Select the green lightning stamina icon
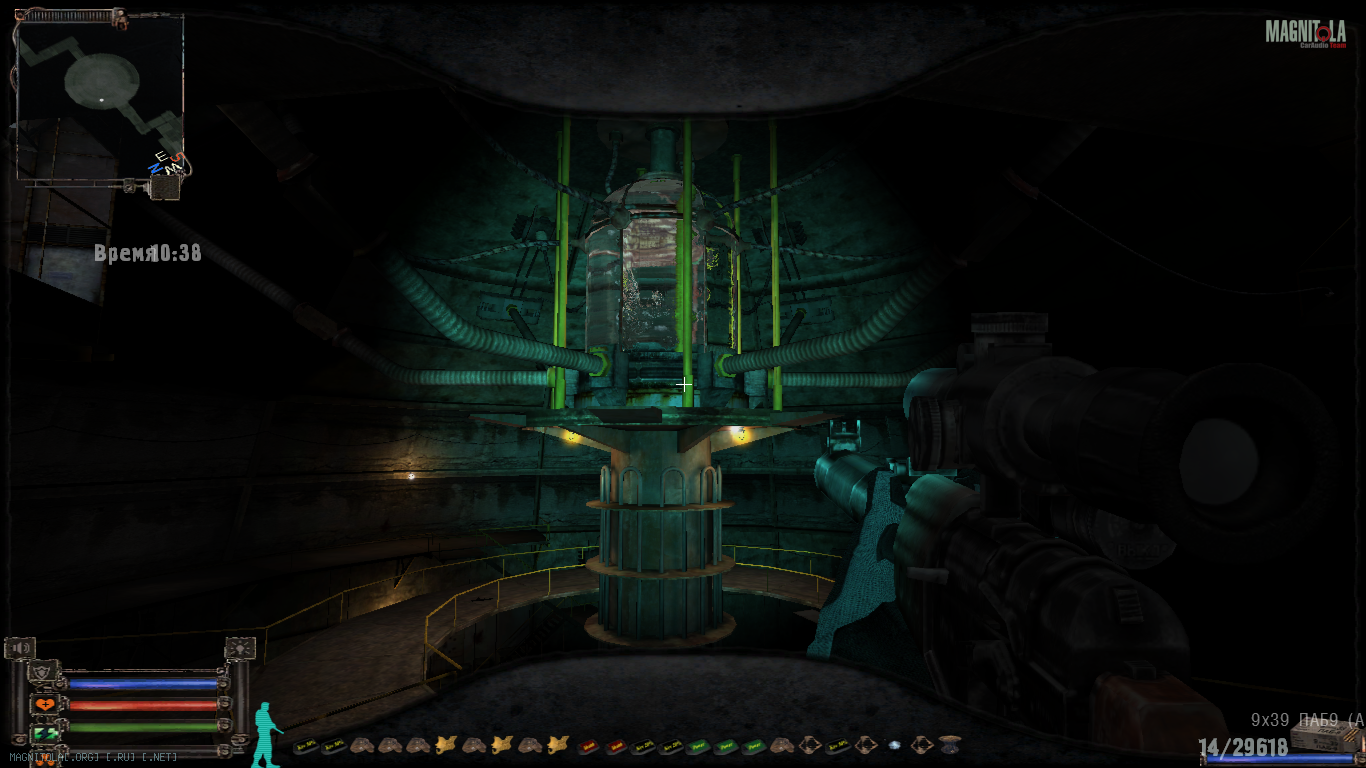 44,734
